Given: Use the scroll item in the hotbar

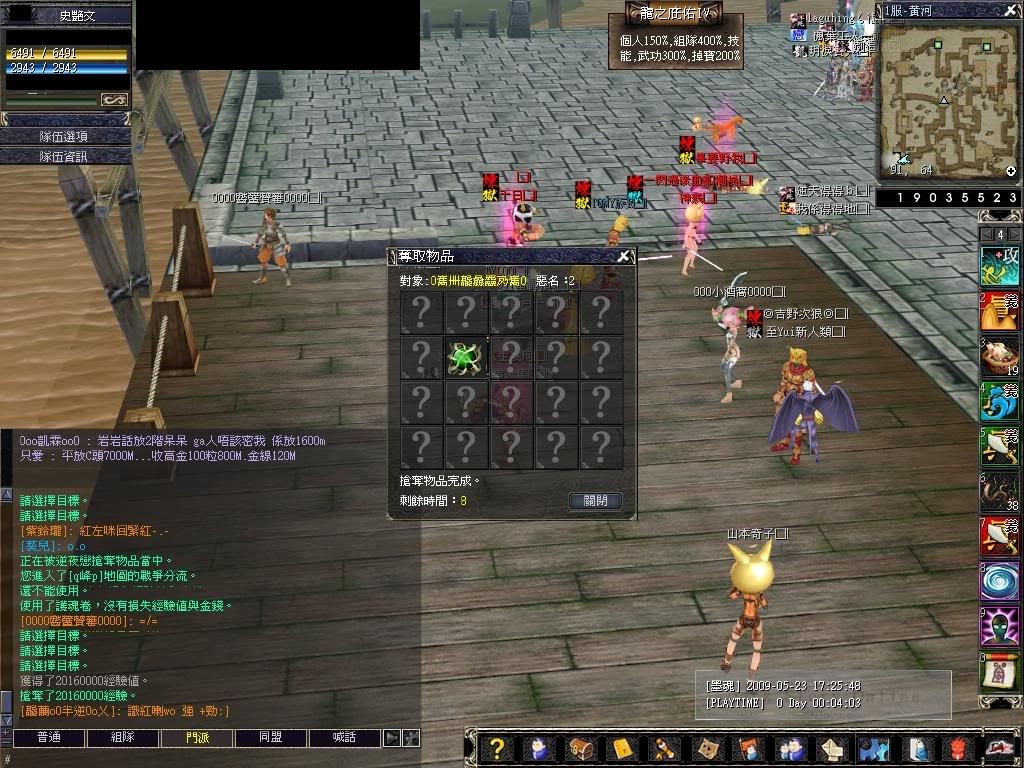Looking at the screenshot, I should (1000, 673).
